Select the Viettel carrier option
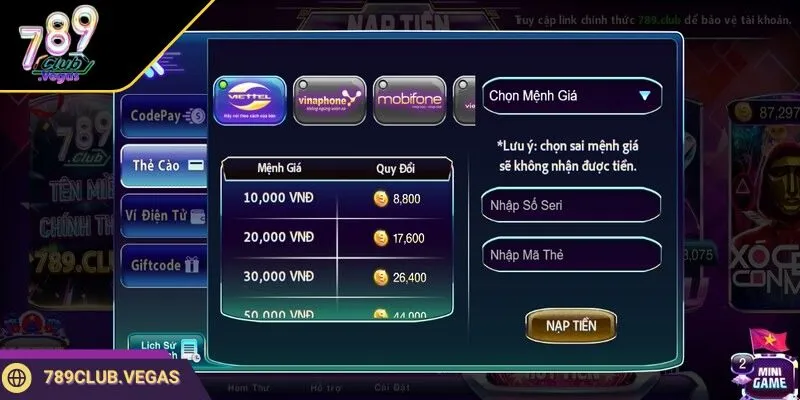The image size is (800, 400). pyautogui.click(x=250, y=100)
